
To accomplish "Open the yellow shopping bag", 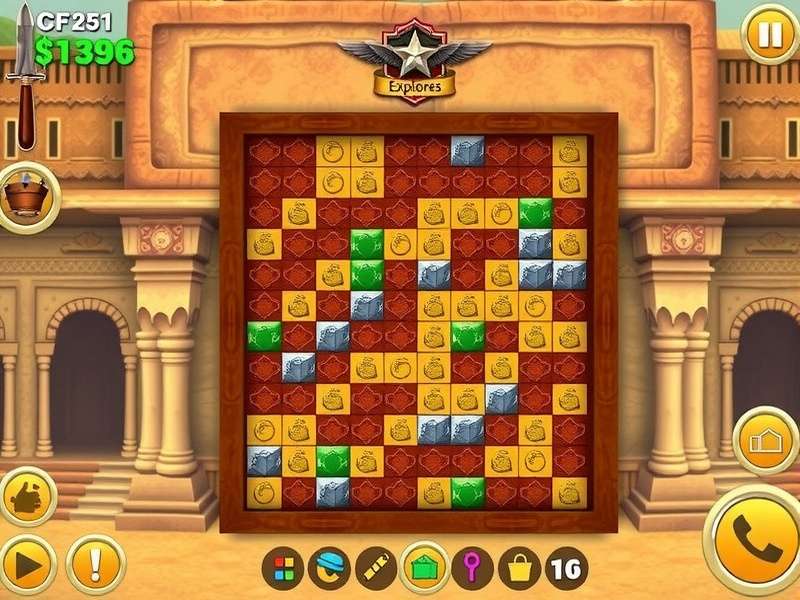I will click(519, 569).
